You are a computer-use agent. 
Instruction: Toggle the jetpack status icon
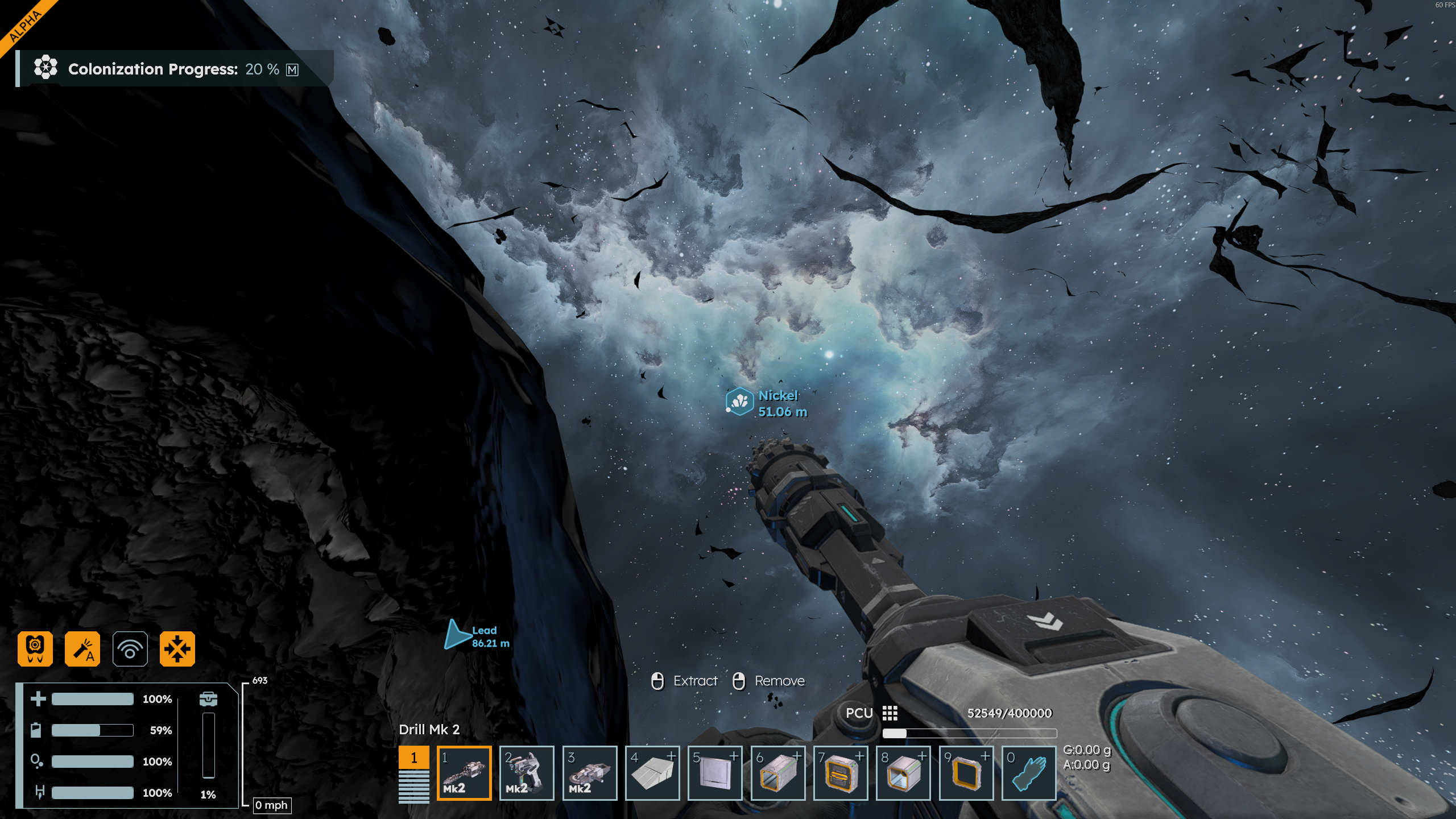[x=35, y=648]
